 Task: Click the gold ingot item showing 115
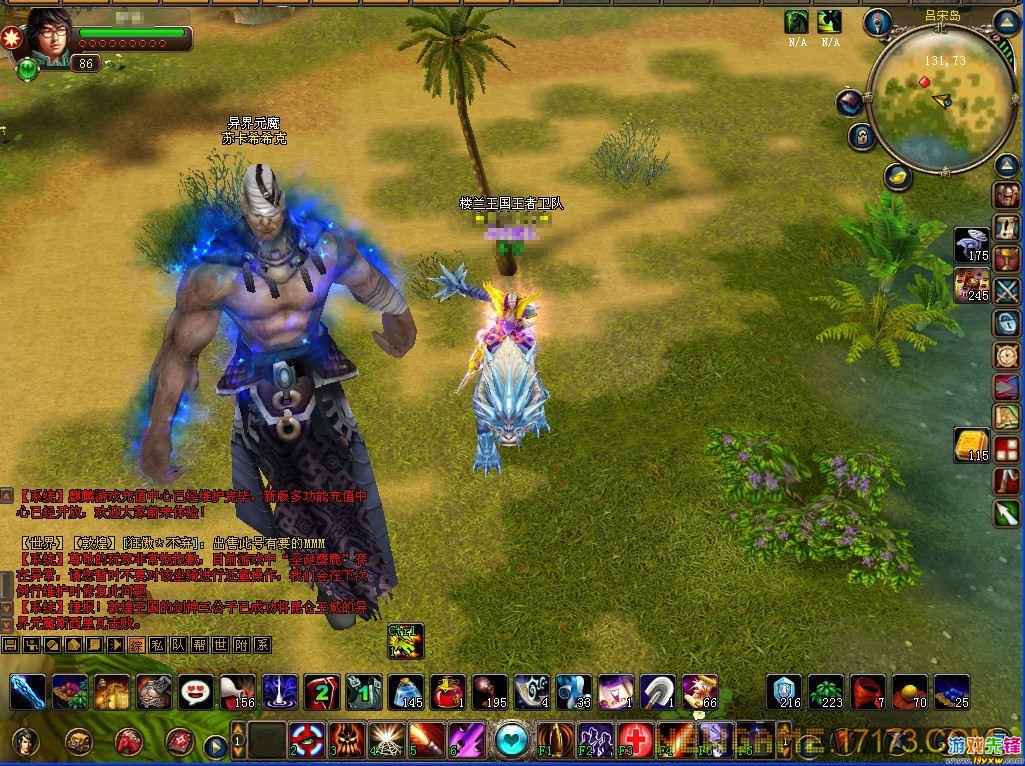[972, 444]
